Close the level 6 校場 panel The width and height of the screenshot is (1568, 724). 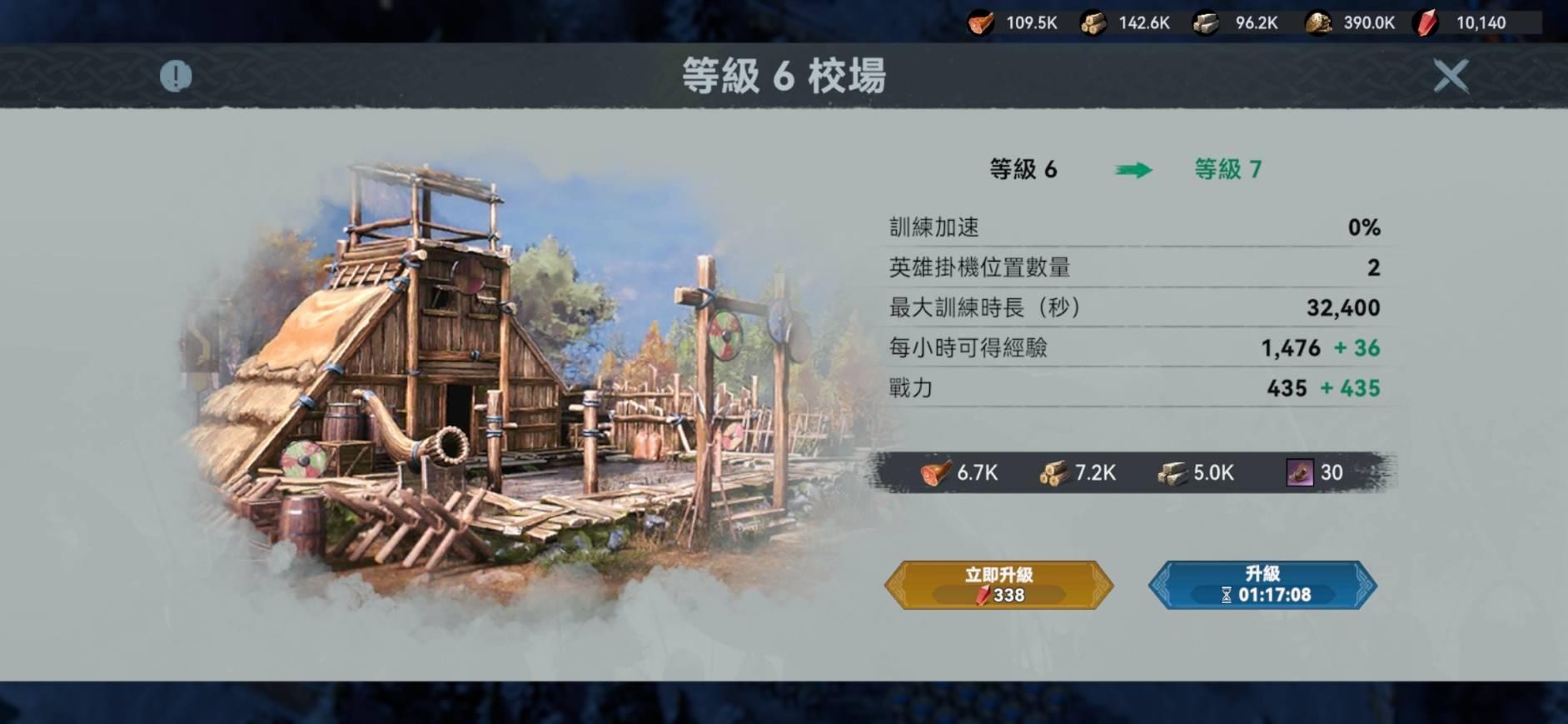point(1450,76)
